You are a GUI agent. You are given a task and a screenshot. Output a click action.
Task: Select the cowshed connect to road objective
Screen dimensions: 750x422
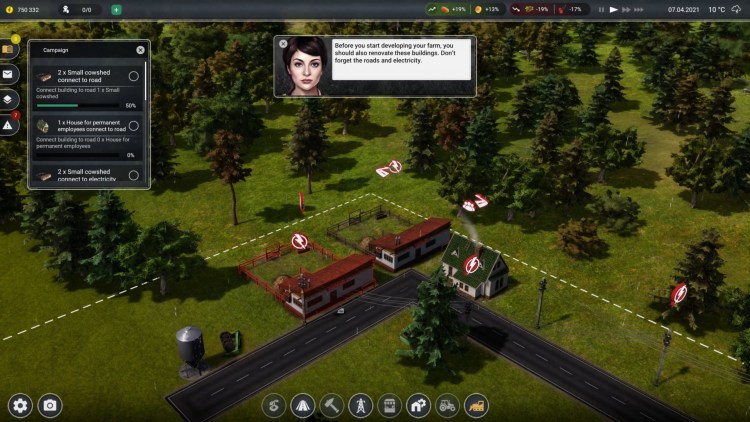click(x=133, y=76)
